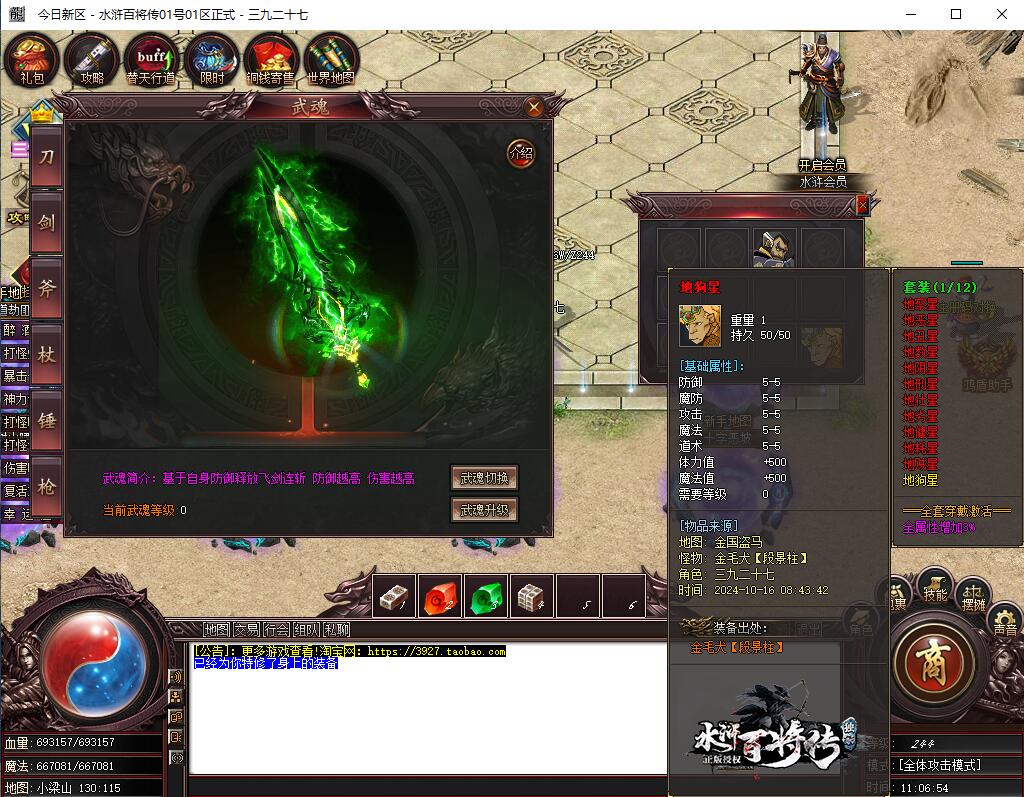
Task: Show the 世界地图 world map
Action: click(331, 58)
